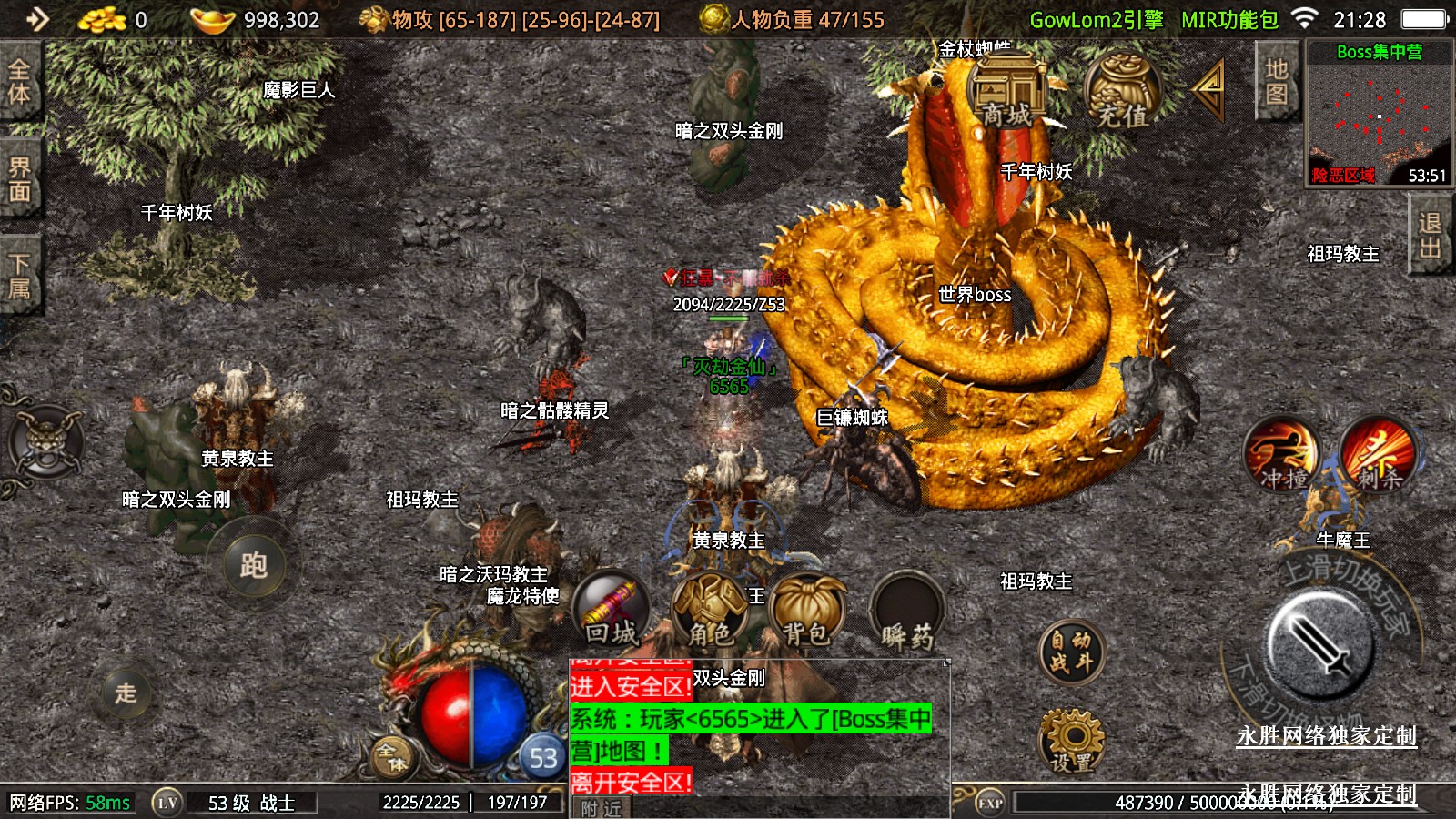Click the Boss集中营 minimap
Viewport: 1456px width, 819px height.
pos(1379,114)
